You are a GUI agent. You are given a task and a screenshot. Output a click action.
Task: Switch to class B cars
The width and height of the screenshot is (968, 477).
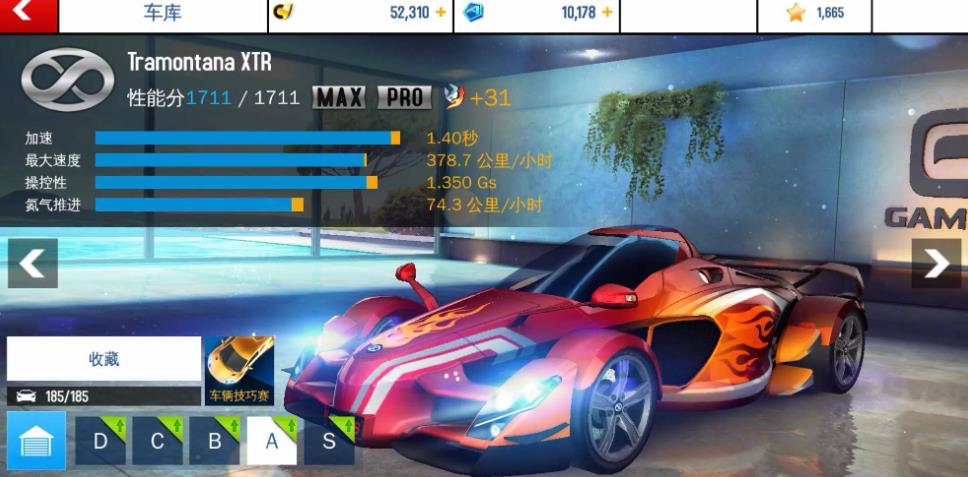(215, 441)
